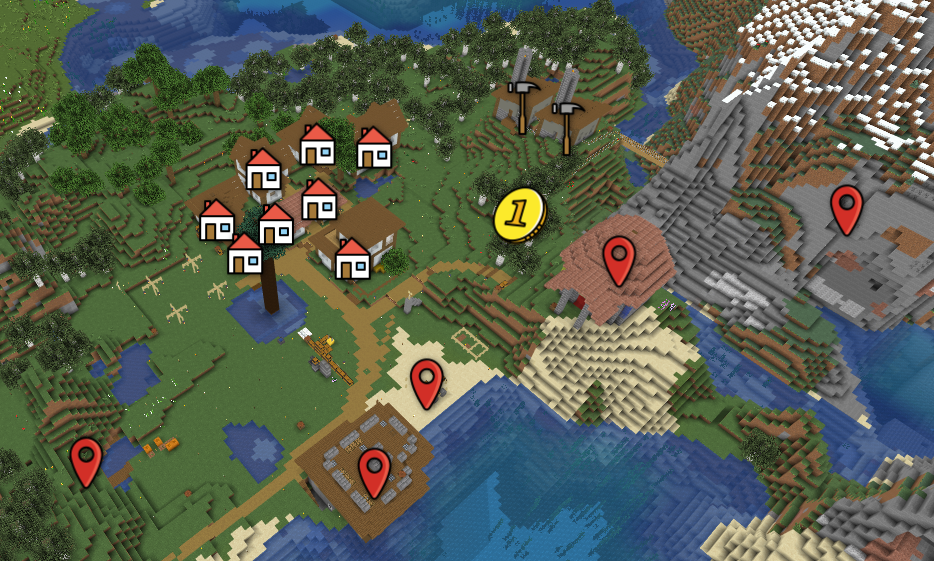Click the right hammer marker
The height and width of the screenshot is (561, 934).
point(567,122)
